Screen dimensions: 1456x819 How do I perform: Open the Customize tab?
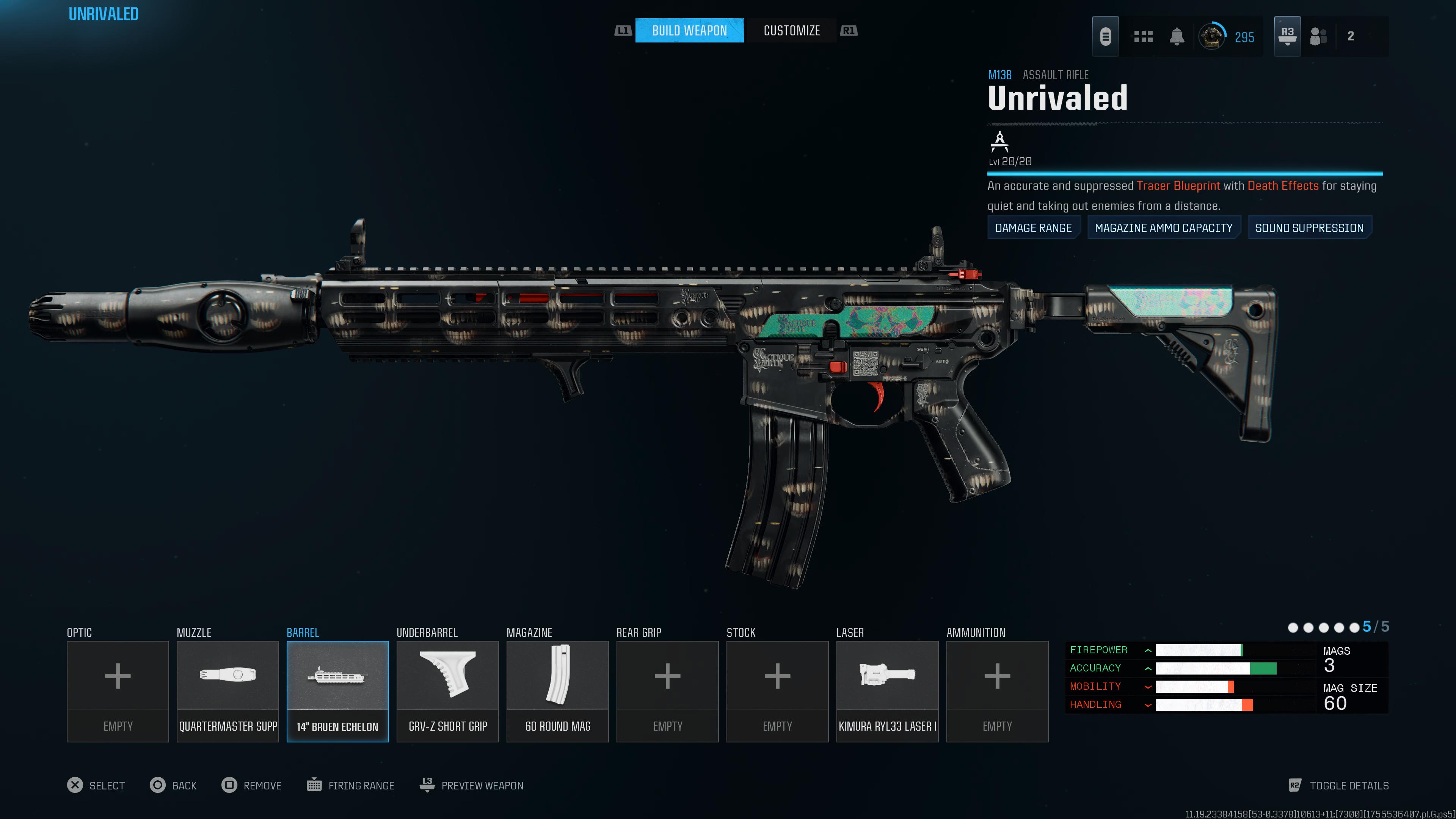pos(791,30)
